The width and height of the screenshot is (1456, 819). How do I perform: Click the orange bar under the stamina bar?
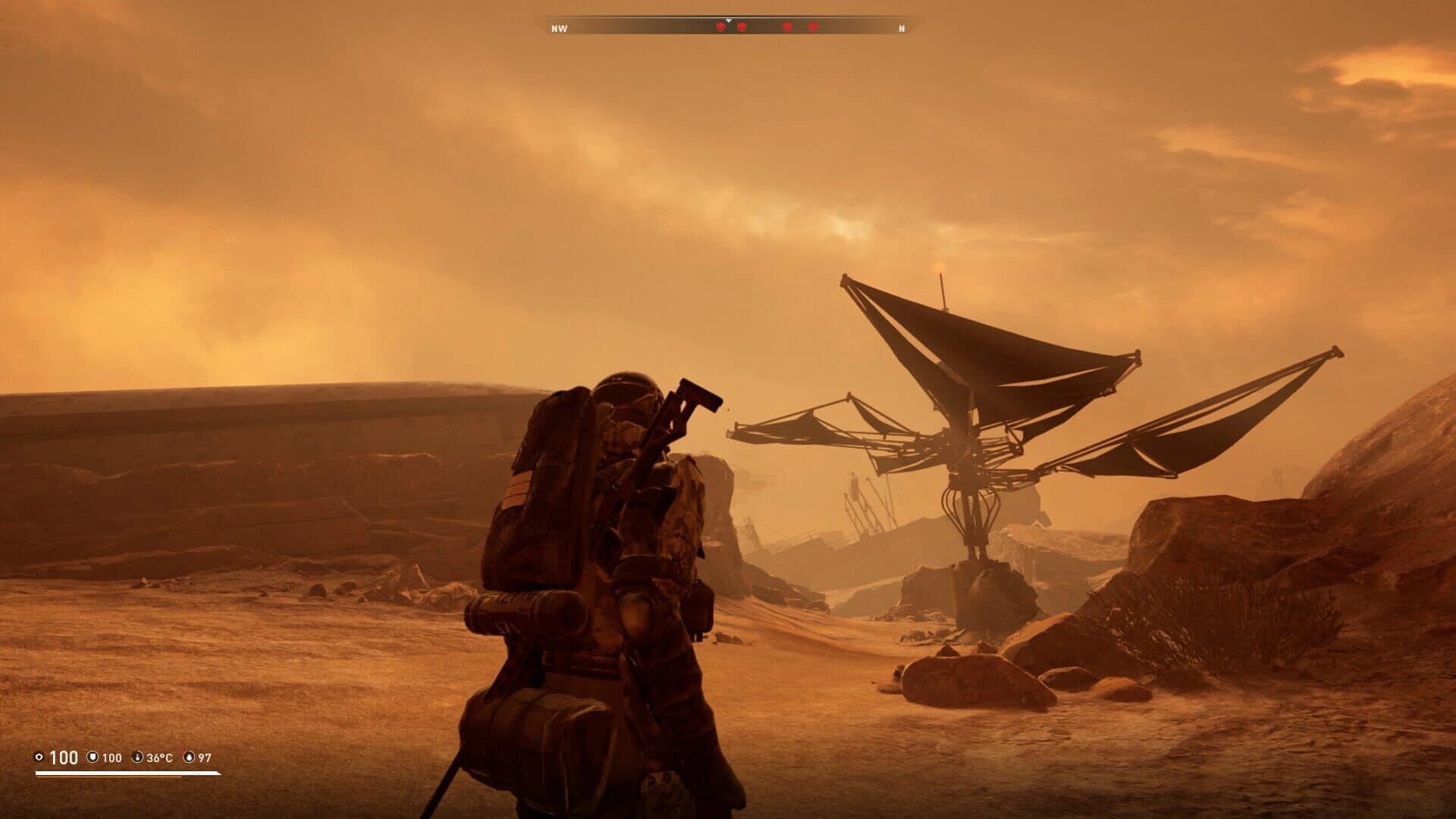108,777
